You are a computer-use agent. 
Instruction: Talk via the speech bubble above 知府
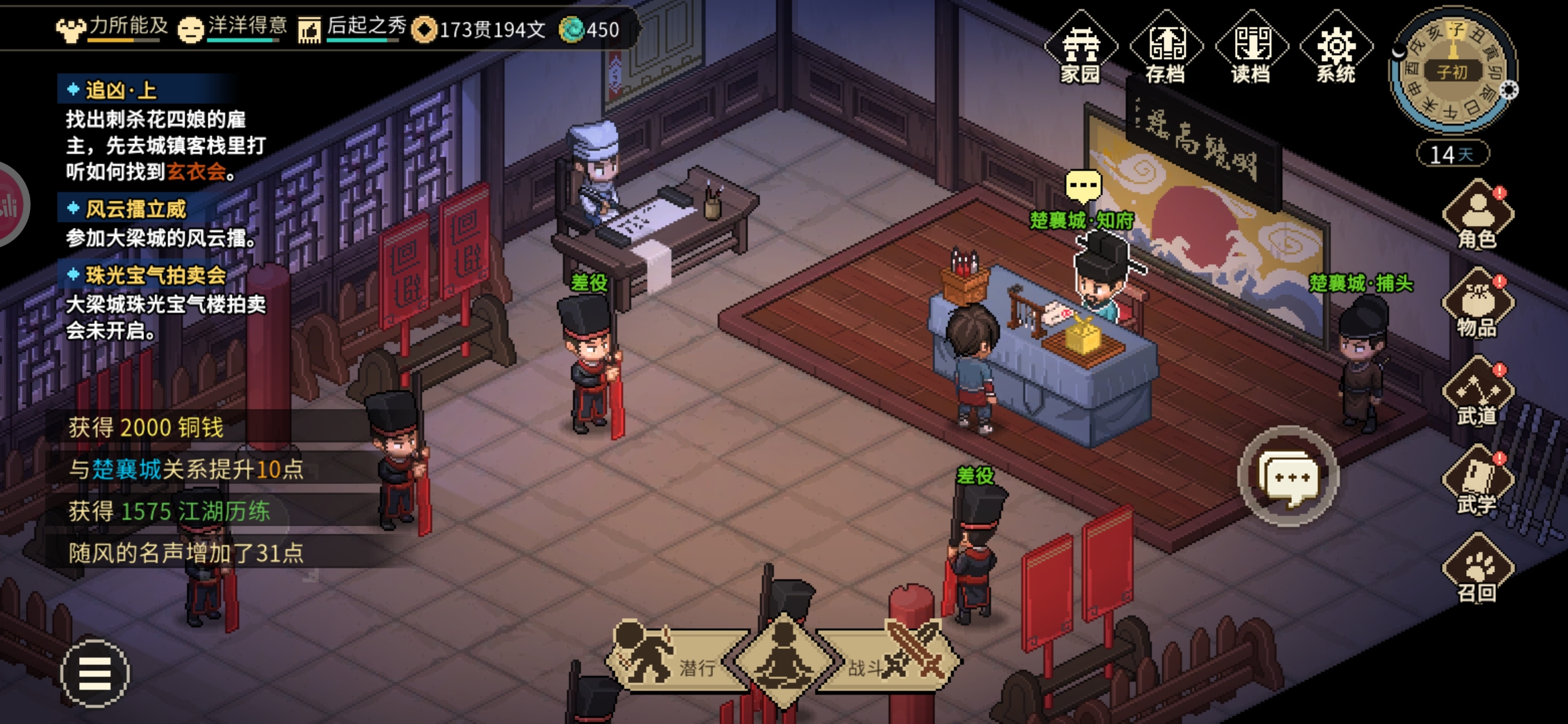[1083, 186]
